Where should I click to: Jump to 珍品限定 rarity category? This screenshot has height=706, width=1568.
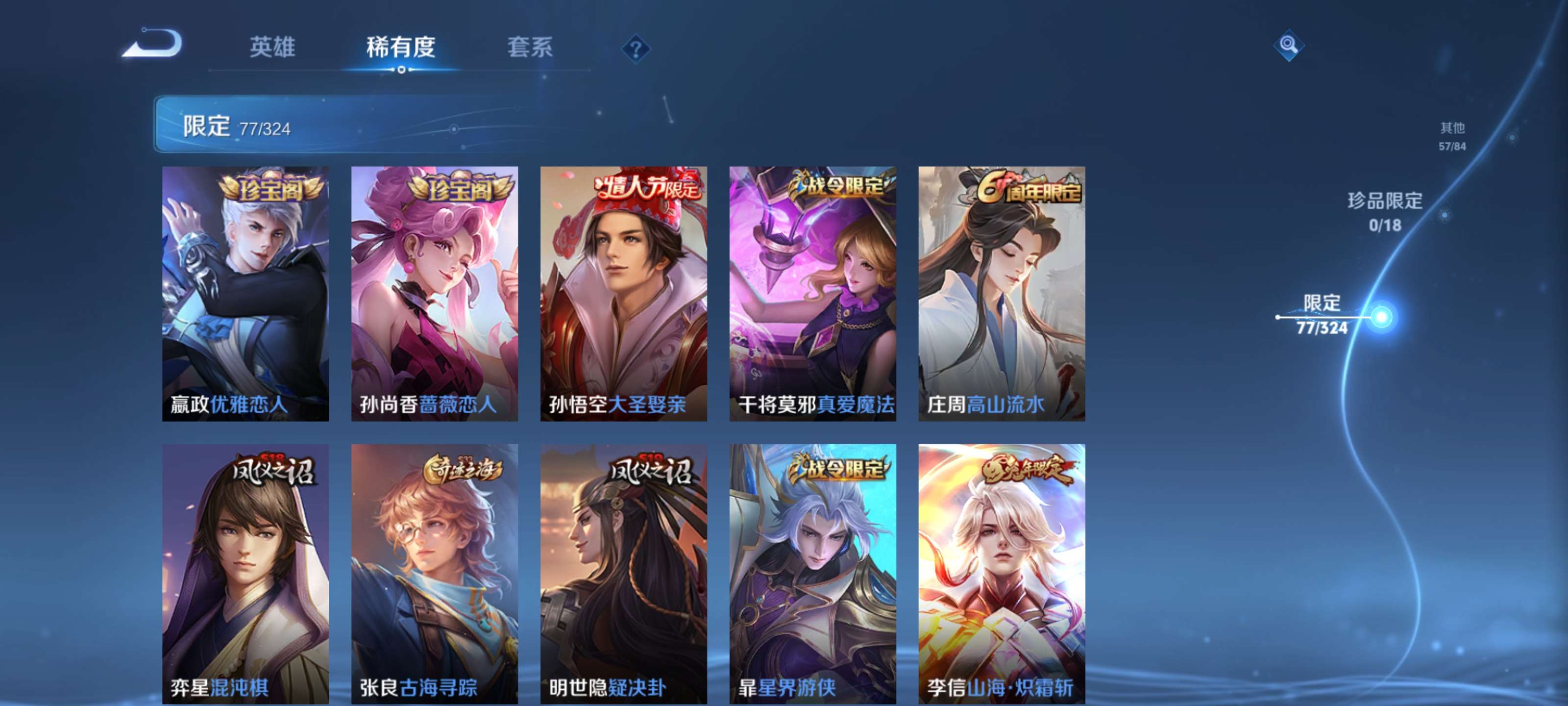pyautogui.click(x=1385, y=211)
